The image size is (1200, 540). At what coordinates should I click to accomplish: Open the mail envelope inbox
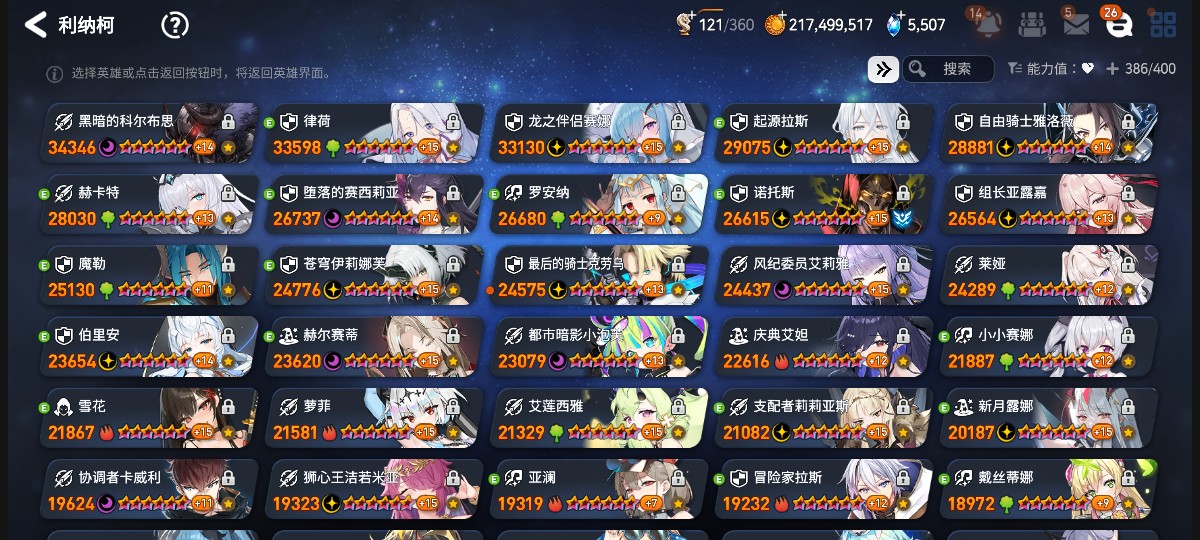[1075, 25]
